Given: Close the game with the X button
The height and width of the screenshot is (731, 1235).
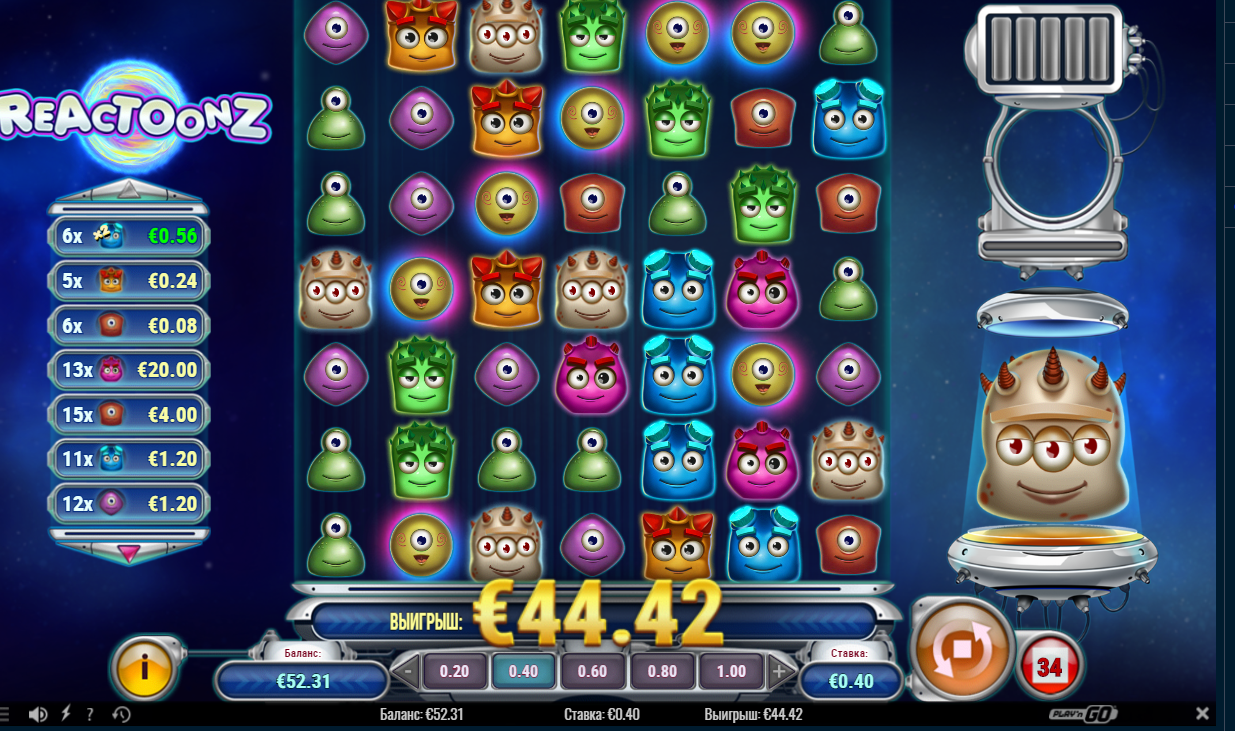Looking at the screenshot, I should click(x=1203, y=714).
